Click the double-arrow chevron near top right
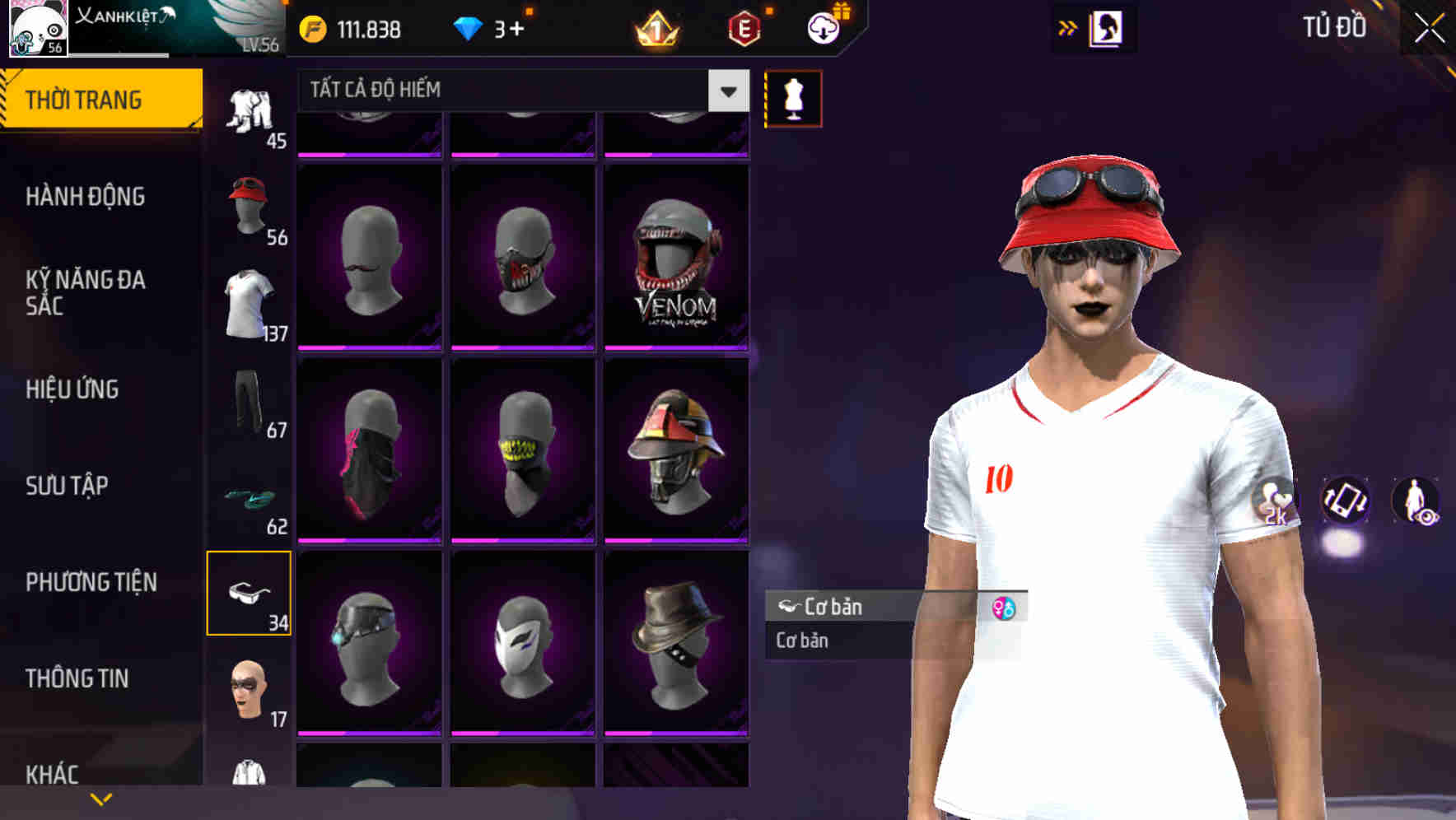Viewport: 1456px width, 820px height. (1068, 26)
